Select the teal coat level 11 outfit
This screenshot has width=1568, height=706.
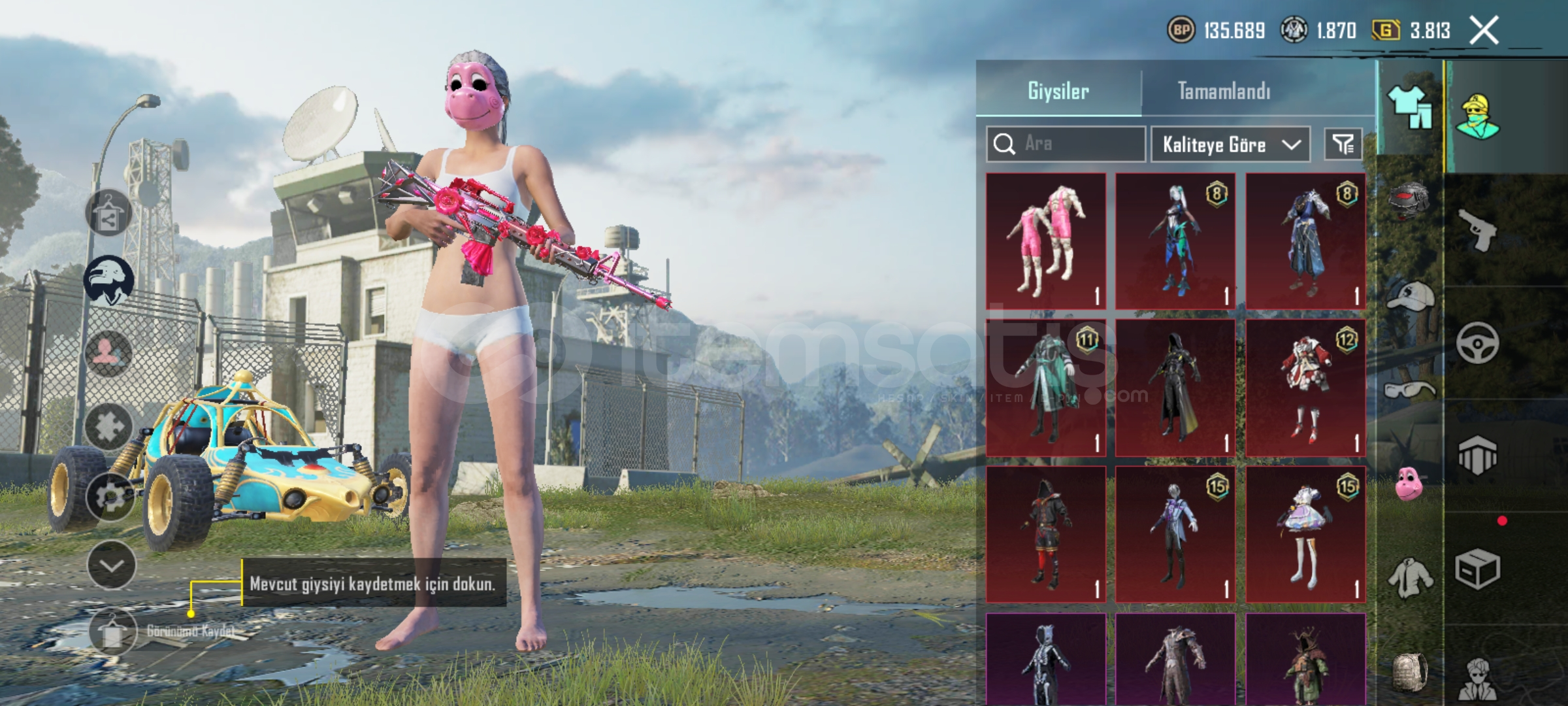coord(1046,388)
